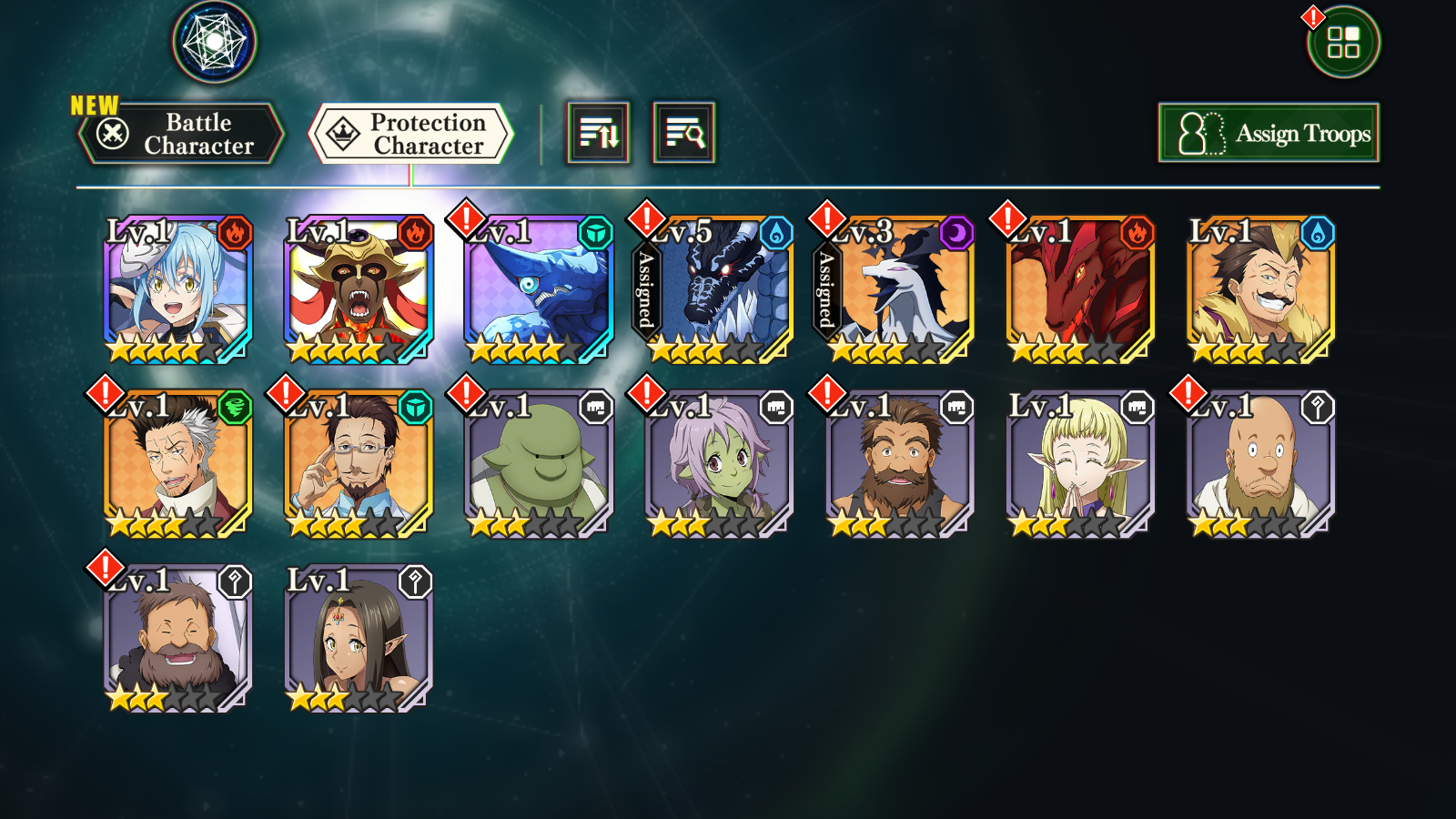This screenshot has width=1456, height=819.
Task: Click the NEW label above Battle Character
Action: [x=93, y=103]
